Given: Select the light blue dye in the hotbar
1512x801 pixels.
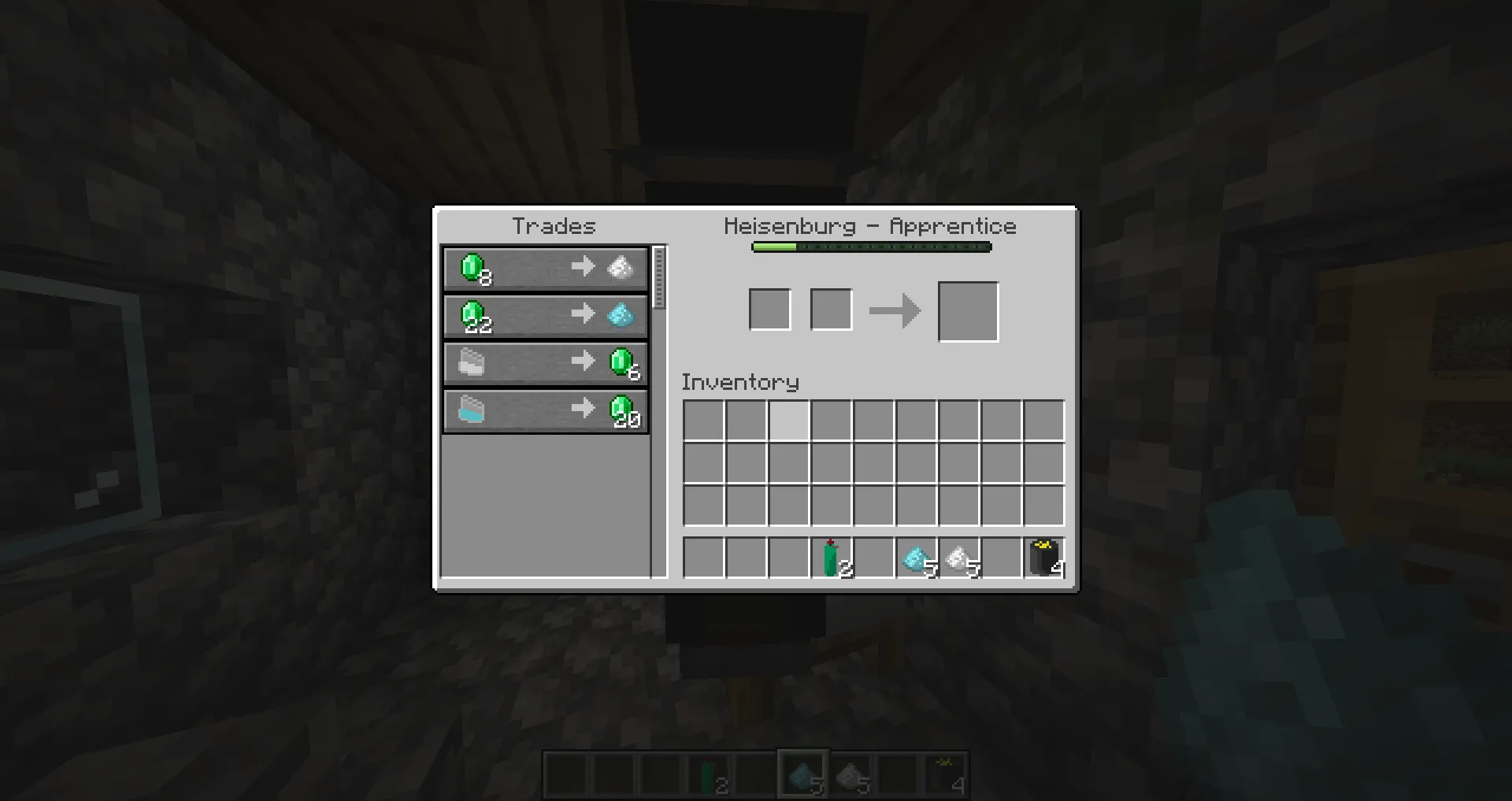Looking at the screenshot, I should point(802,773).
